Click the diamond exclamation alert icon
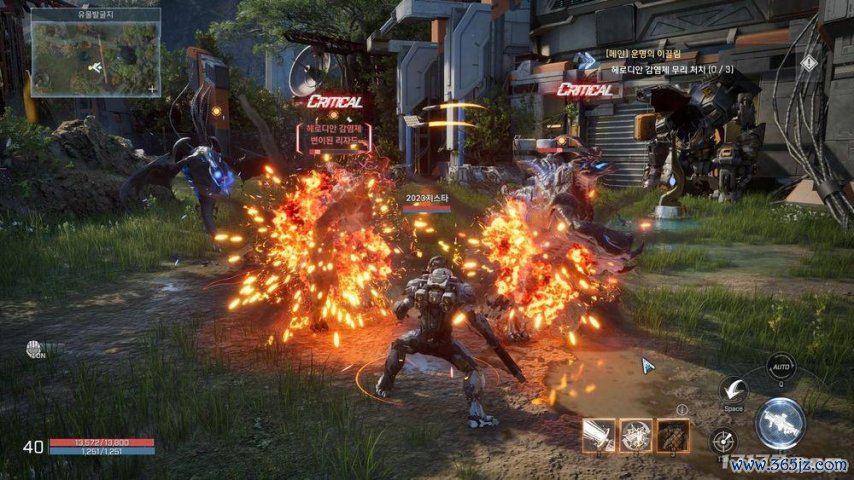 point(808,62)
